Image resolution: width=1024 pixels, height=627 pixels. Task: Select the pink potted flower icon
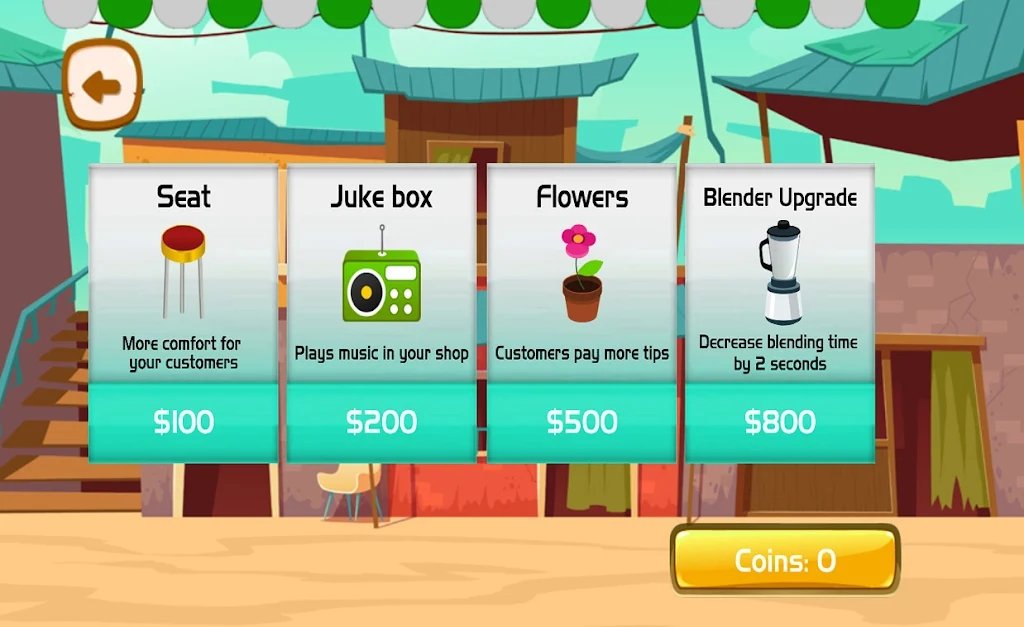click(x=582, y=273)
